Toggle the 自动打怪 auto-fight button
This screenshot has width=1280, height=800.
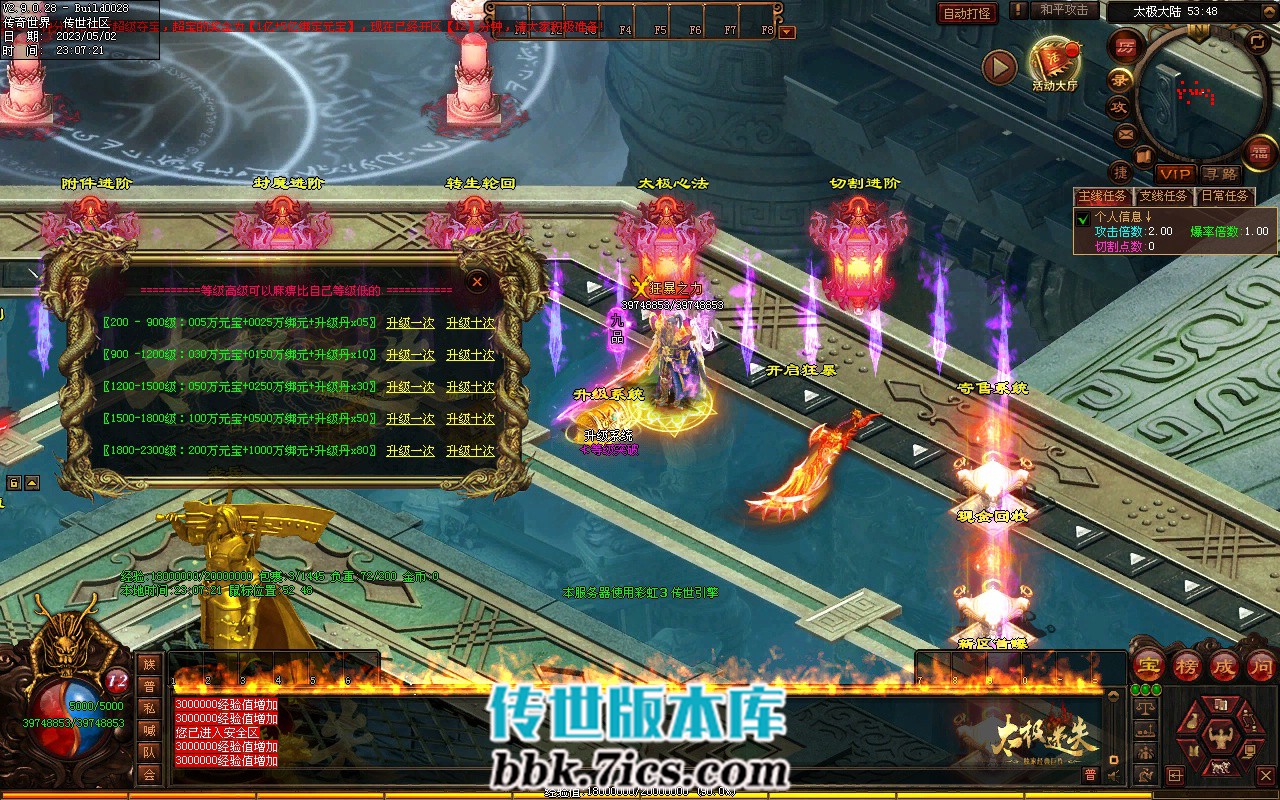968,13
